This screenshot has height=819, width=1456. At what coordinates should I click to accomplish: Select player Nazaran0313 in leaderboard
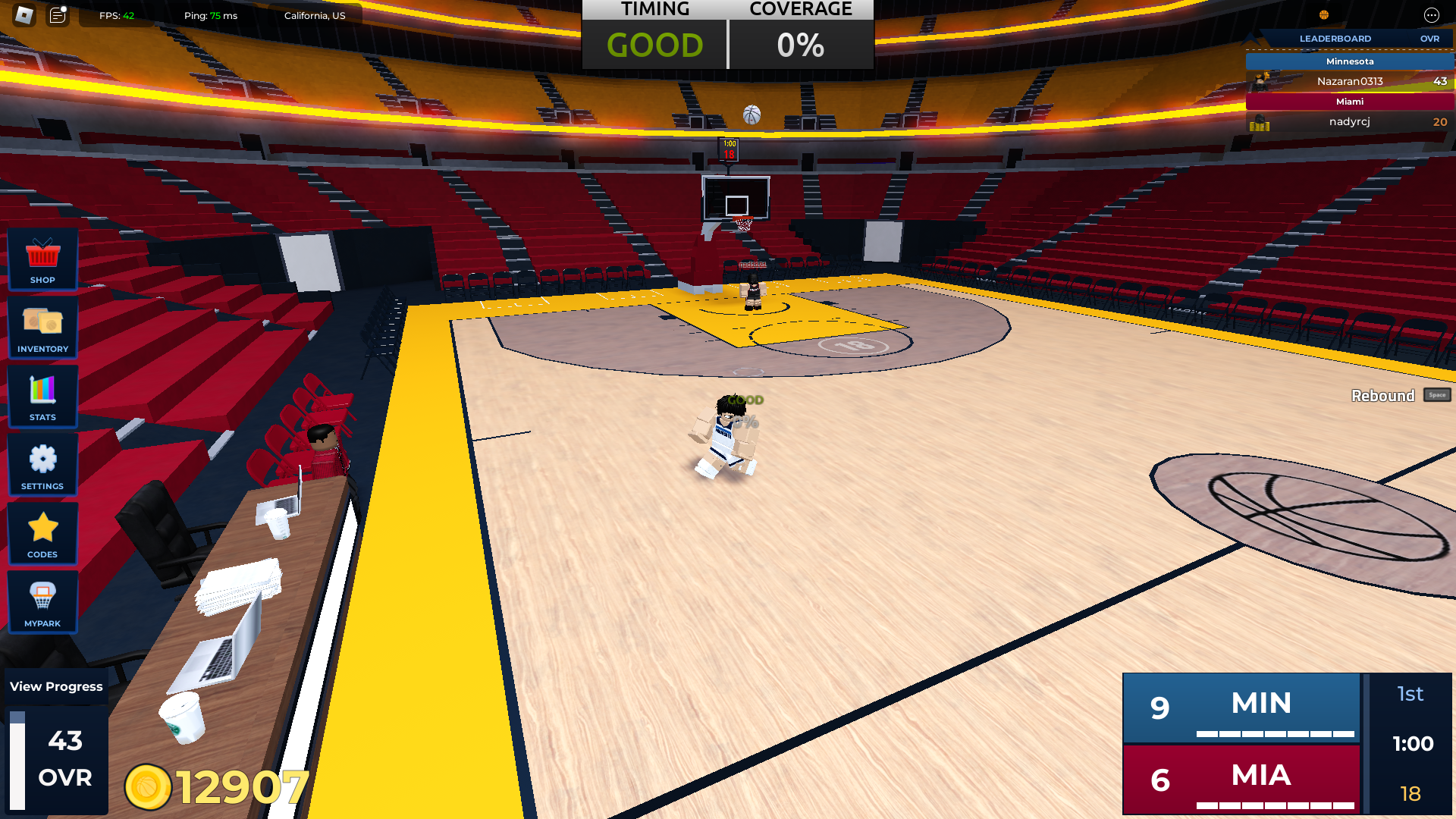tap(1350, 81)
